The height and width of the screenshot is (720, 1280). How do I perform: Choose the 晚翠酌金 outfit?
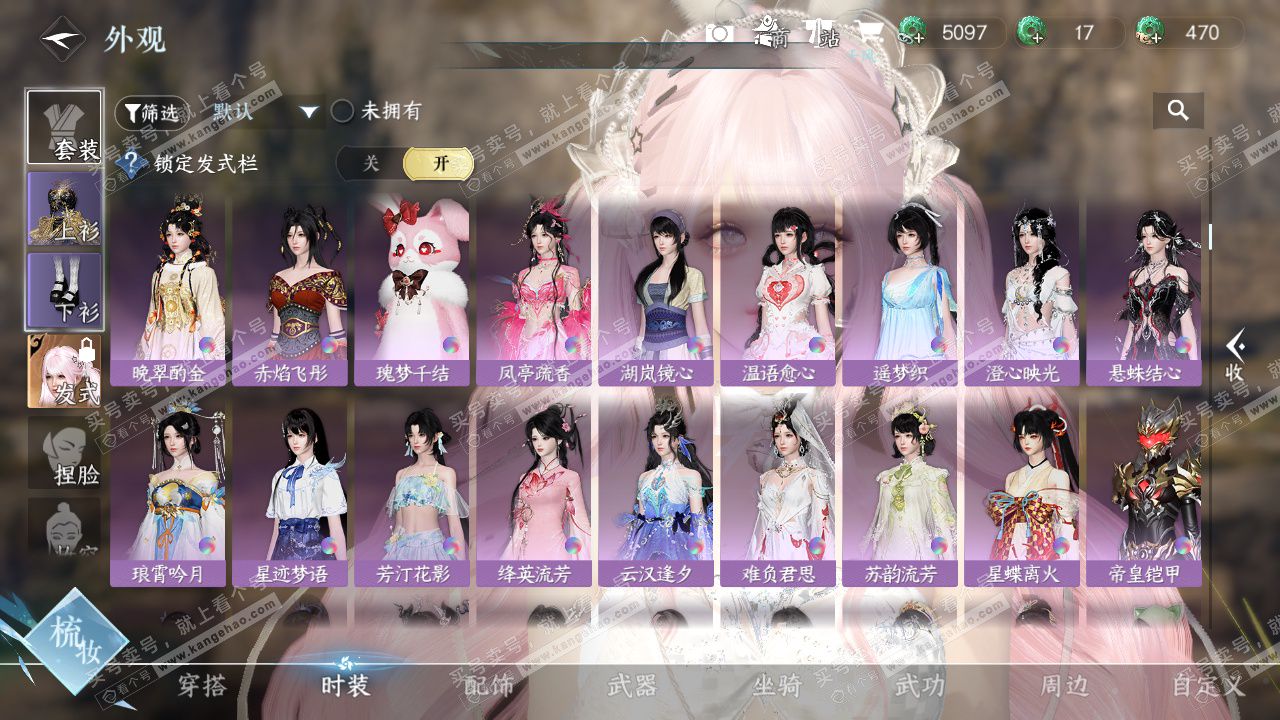pyautogui.click(x=168, y=290)
